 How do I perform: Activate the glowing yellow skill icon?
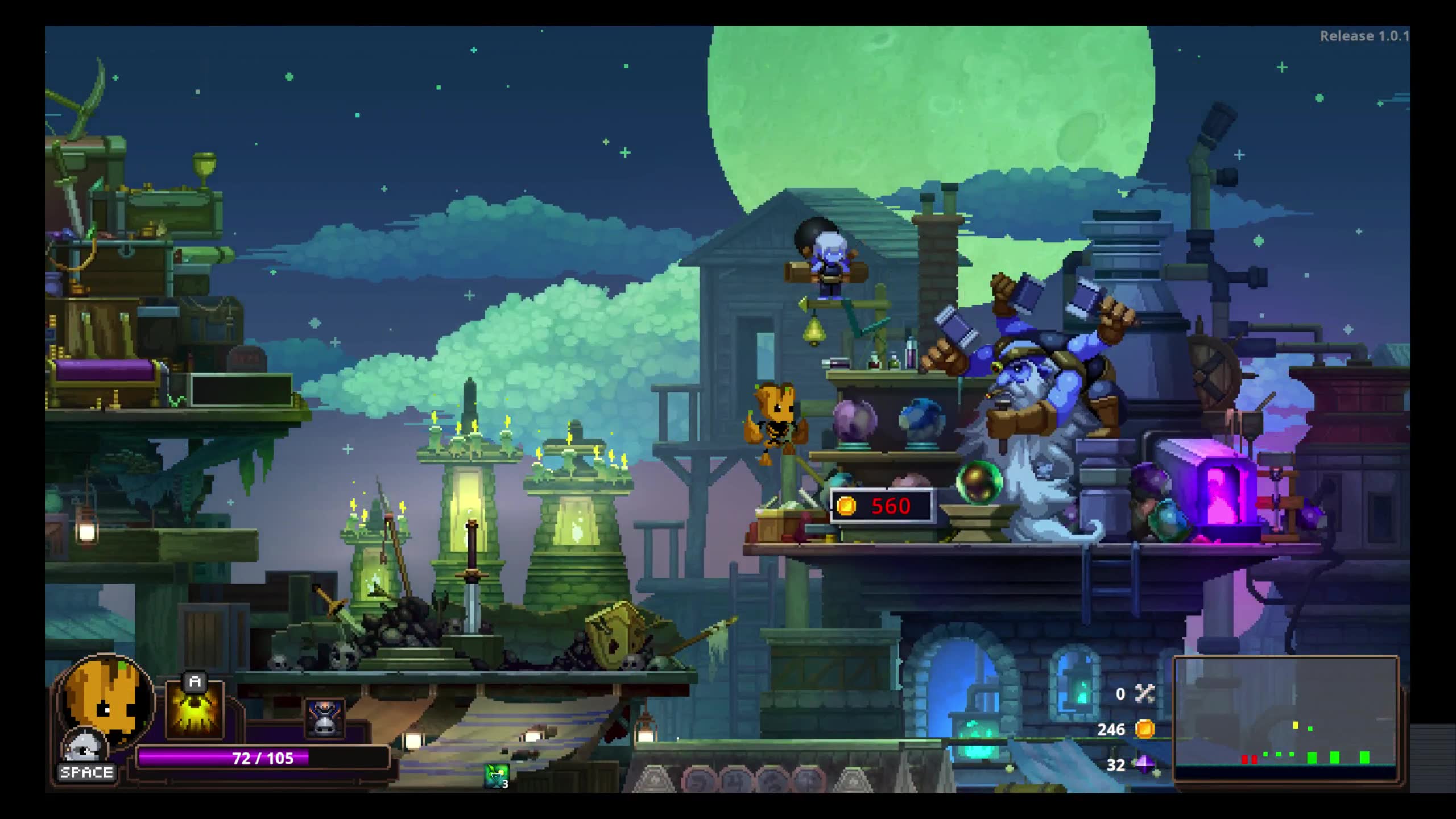[x=195, y=711]
